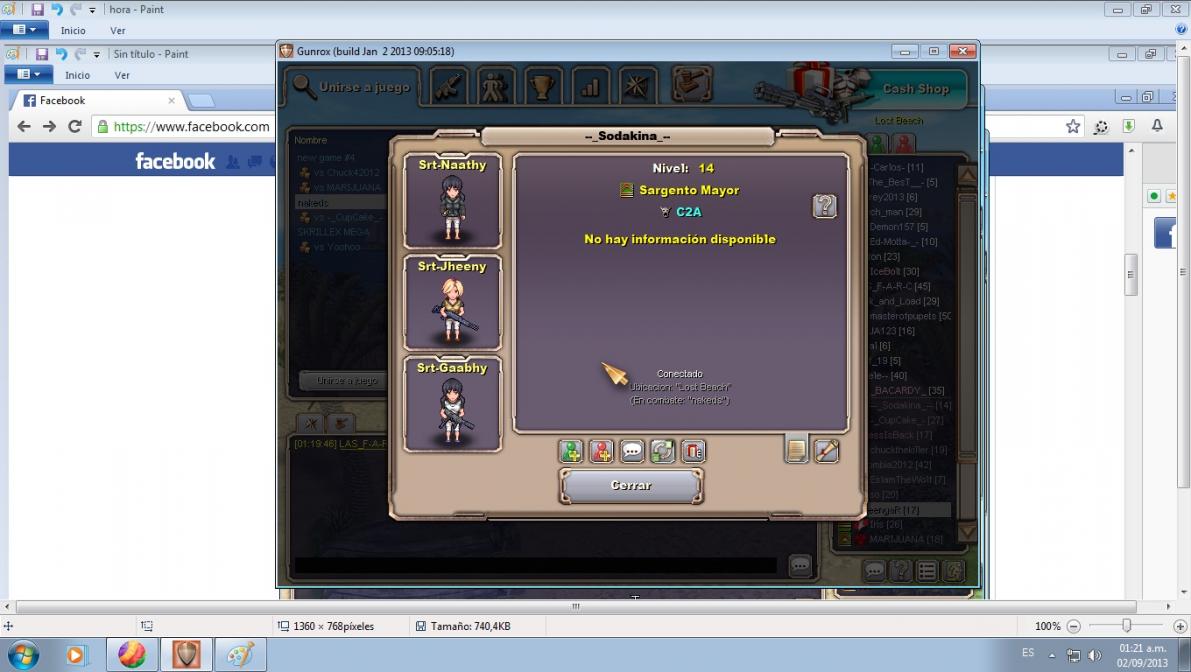Open the bar chart rankings tab
Image resolution: width=1191 pixels, height=672 pixels.
coord(590,87)
